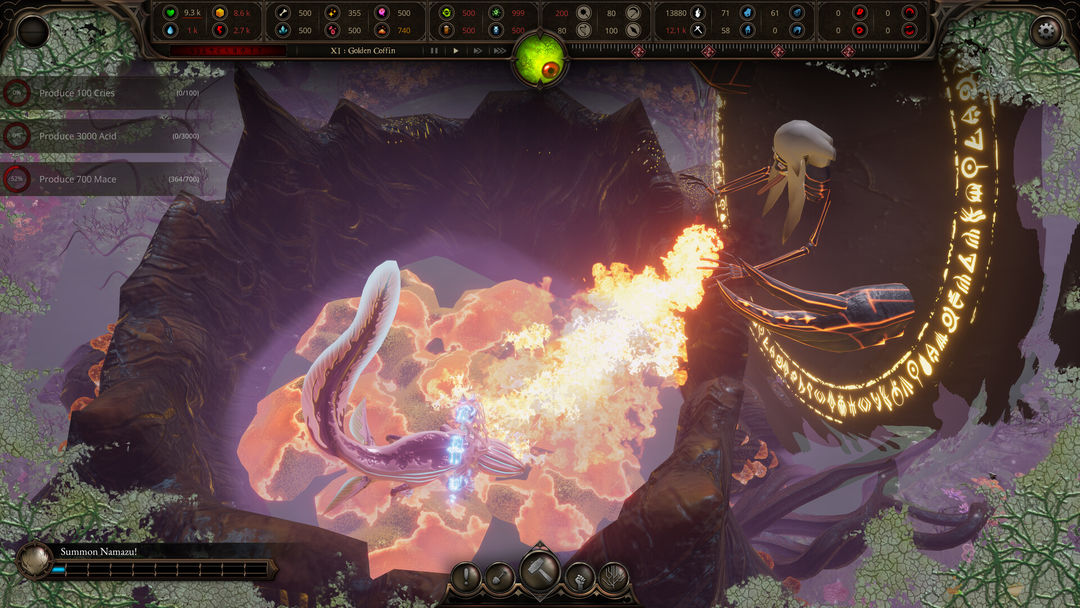Switch to double fast-forward speed
The image size is (1080, 608).
[477, 50]
